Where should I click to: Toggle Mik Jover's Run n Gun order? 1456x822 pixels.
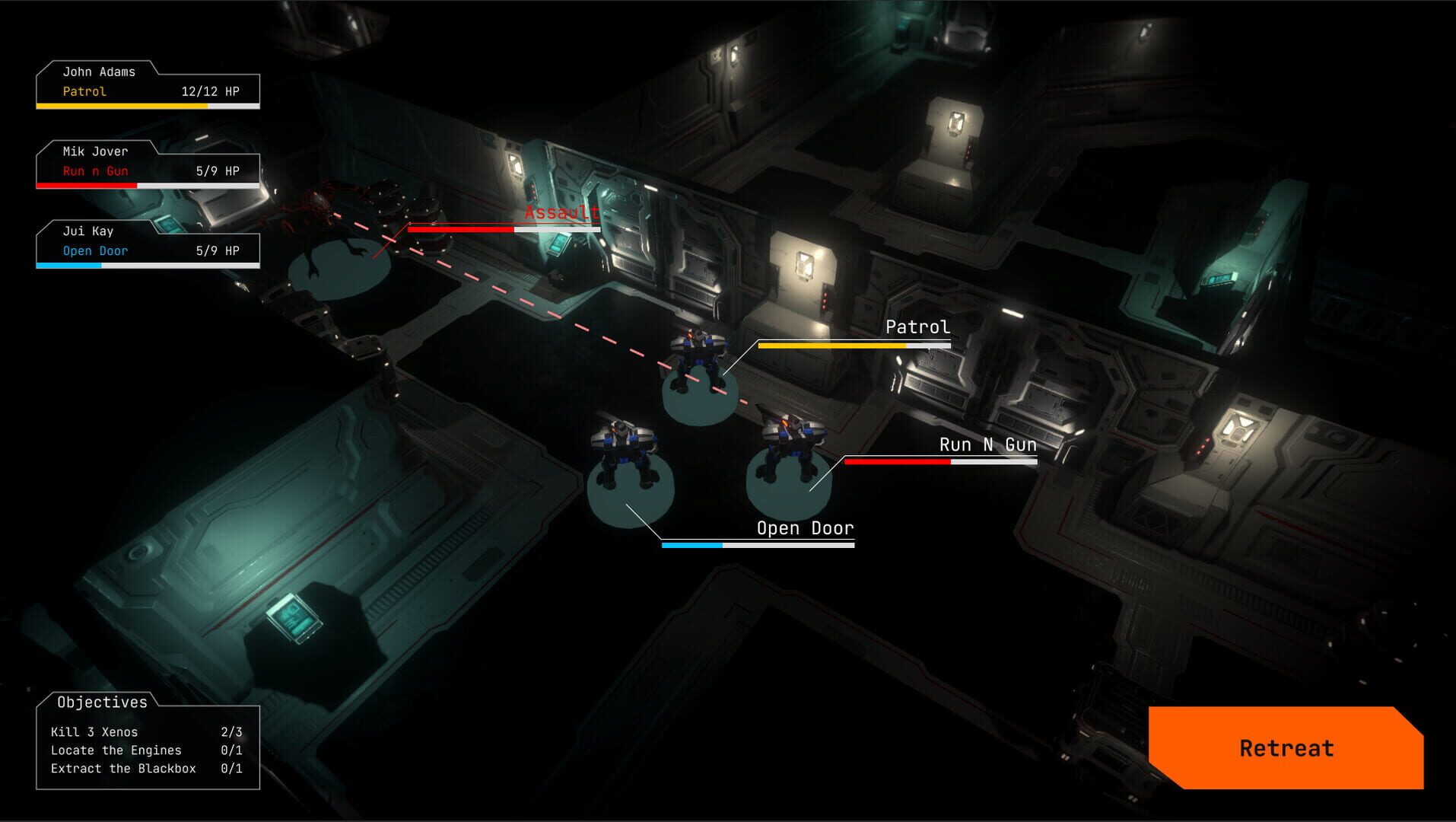(x=94, y=170)
